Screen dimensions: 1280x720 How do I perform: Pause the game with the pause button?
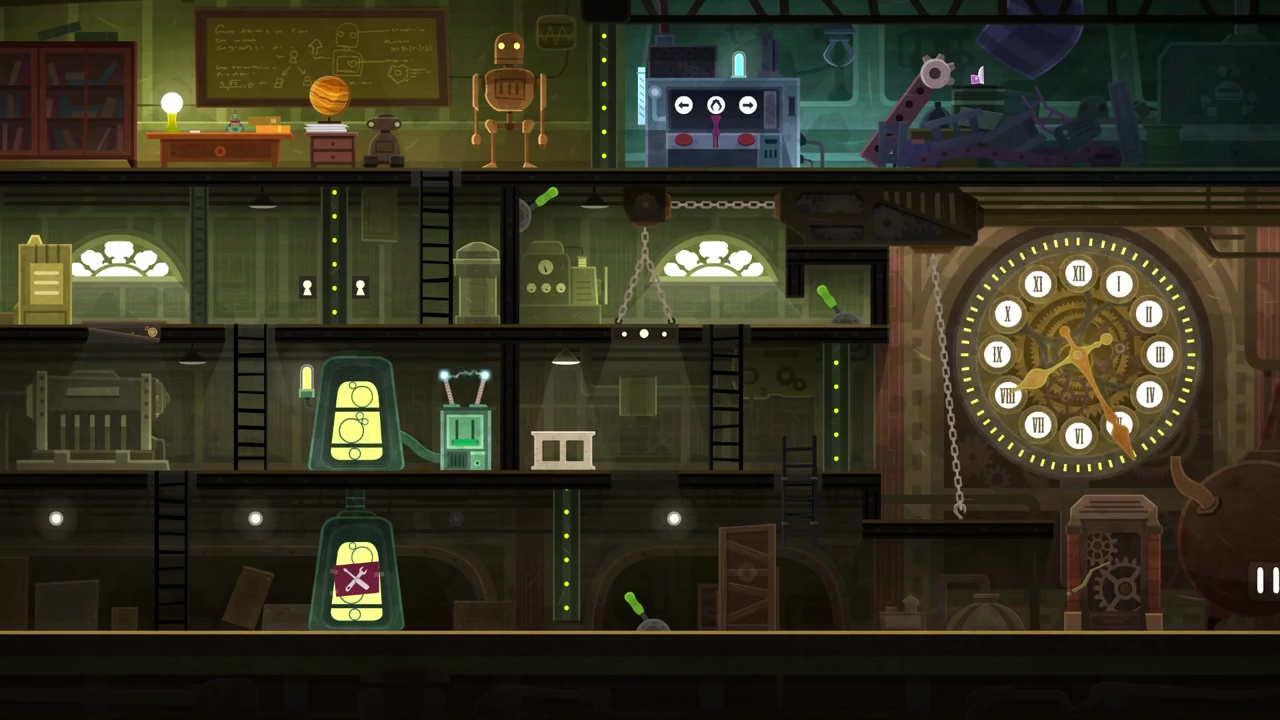pyautogui.click(x=1266, y=580)
